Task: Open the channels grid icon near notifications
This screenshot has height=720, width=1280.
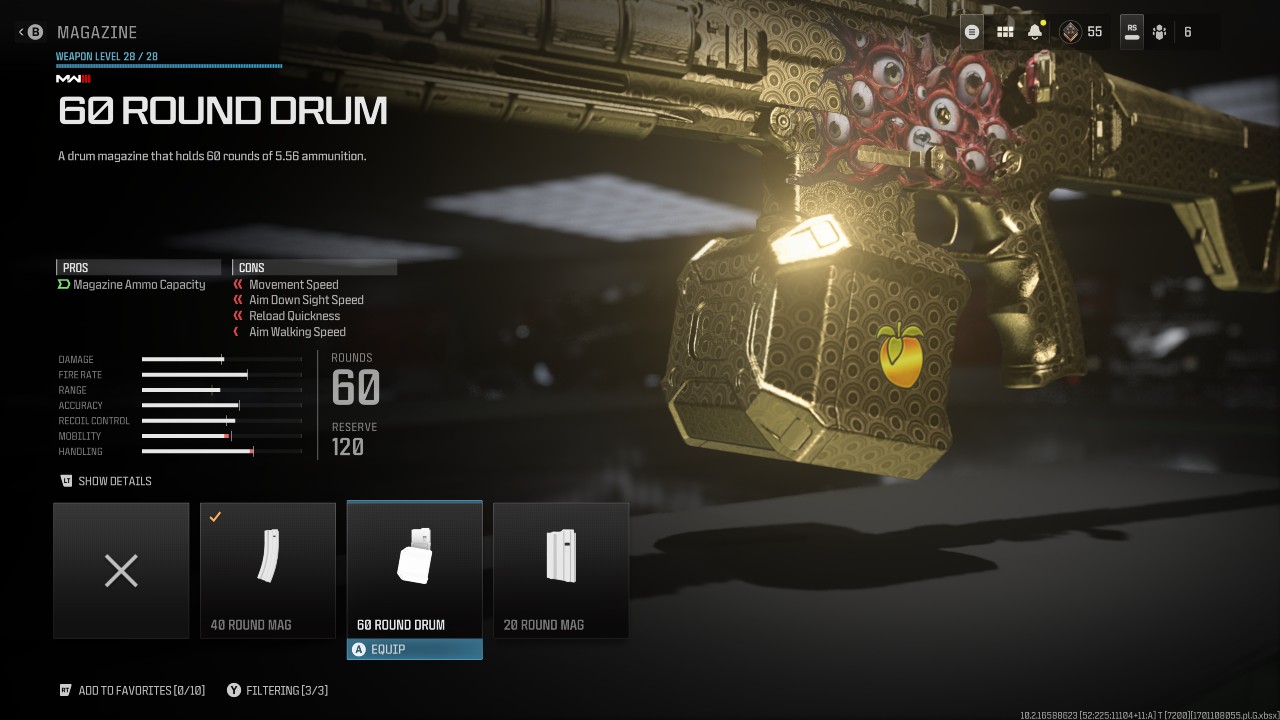Action: (1004, 31)
